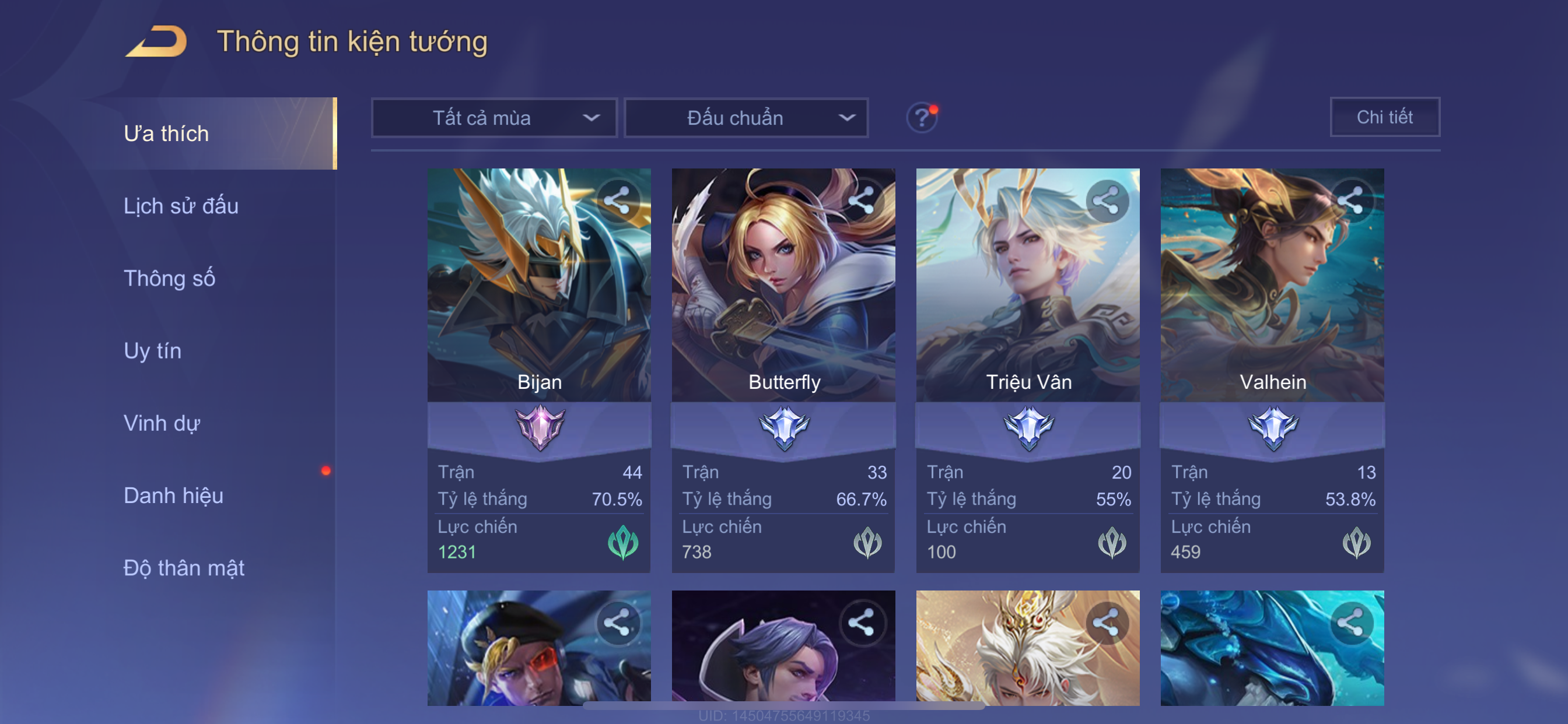The width and height of the screenshot is (1568, 724).
Task: Open the Lịch sử đấu tab
Action: pos(181,206)
